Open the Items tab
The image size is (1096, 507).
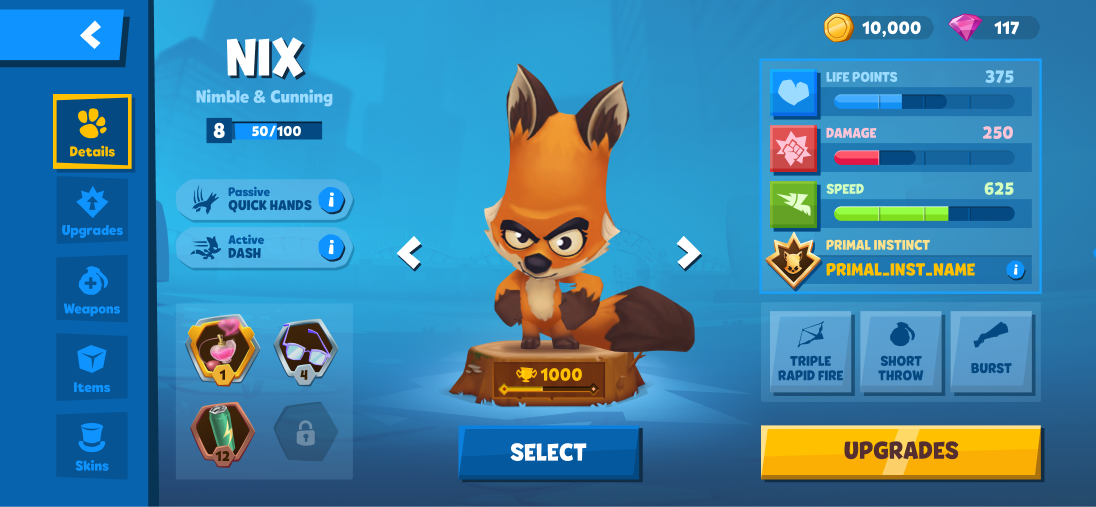pyautogui.click(x=92, y=368)
